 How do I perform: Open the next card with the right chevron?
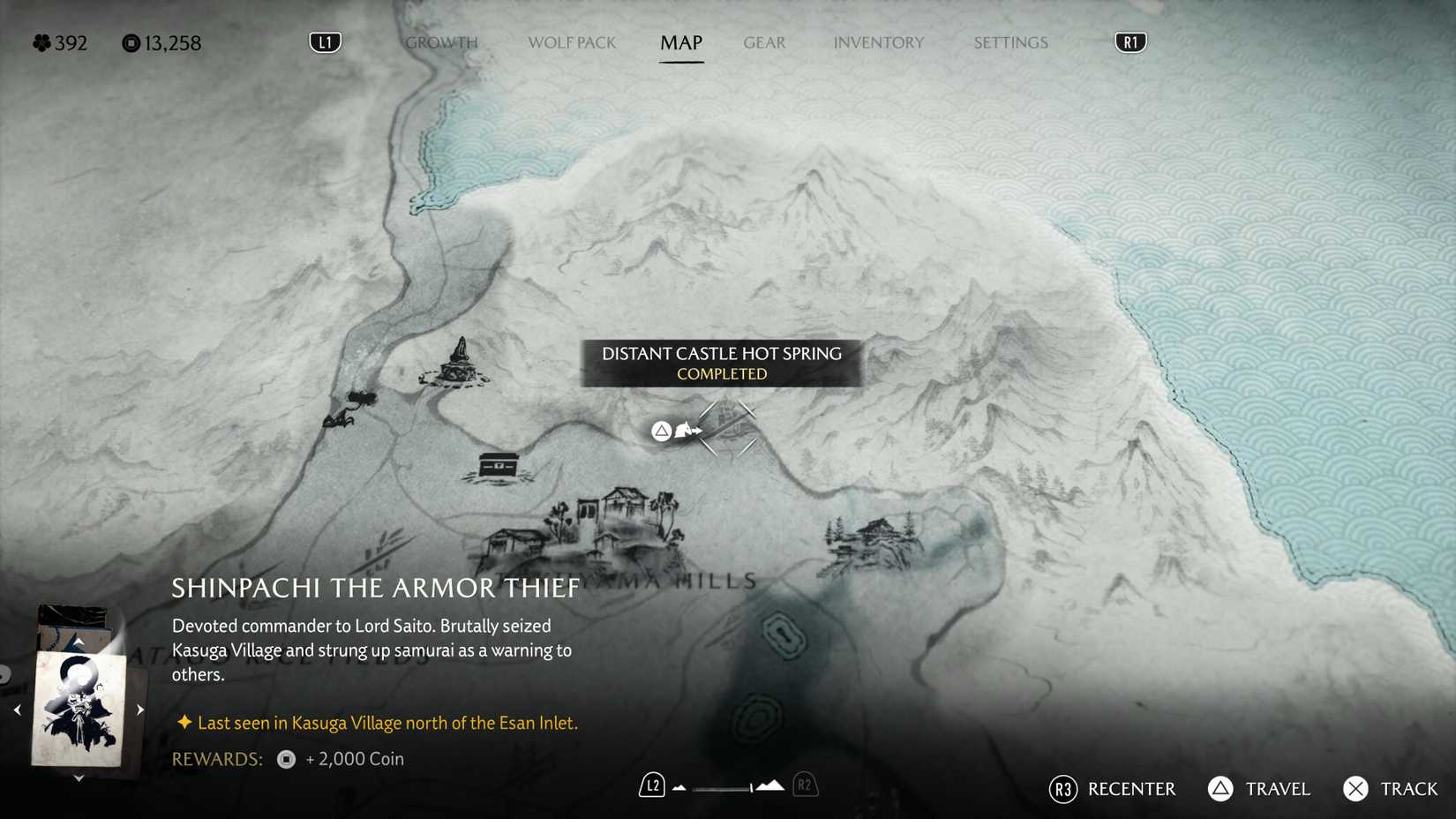(x=139, y=708)
